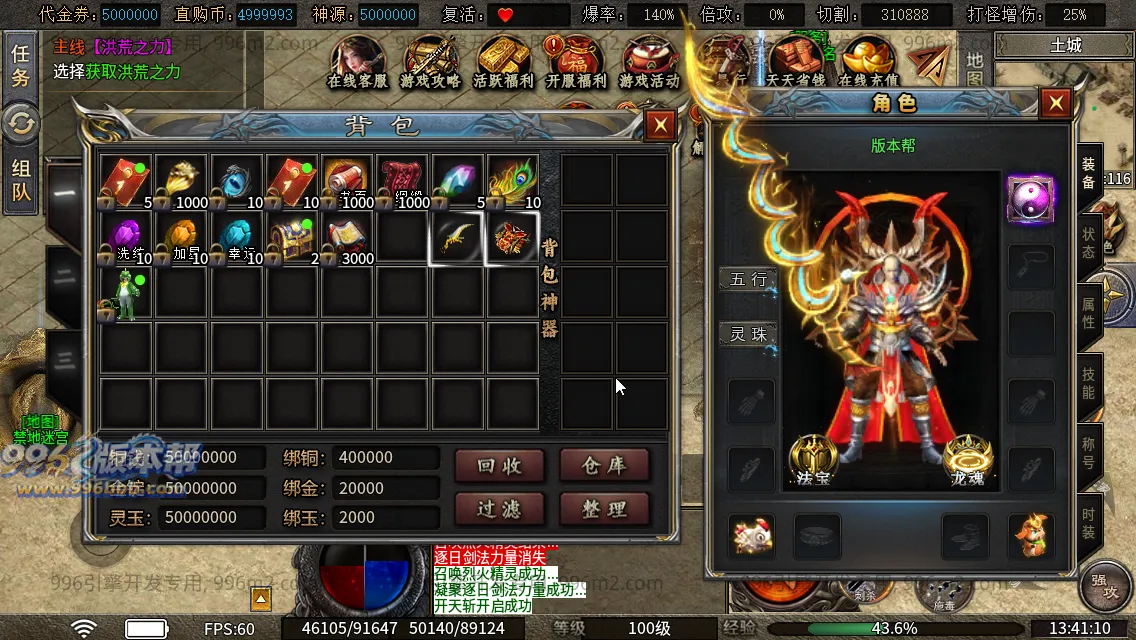The width and height of the screenshot is (1136, 640).
Task: Click the 过滤 filter button
Action: 500,509
